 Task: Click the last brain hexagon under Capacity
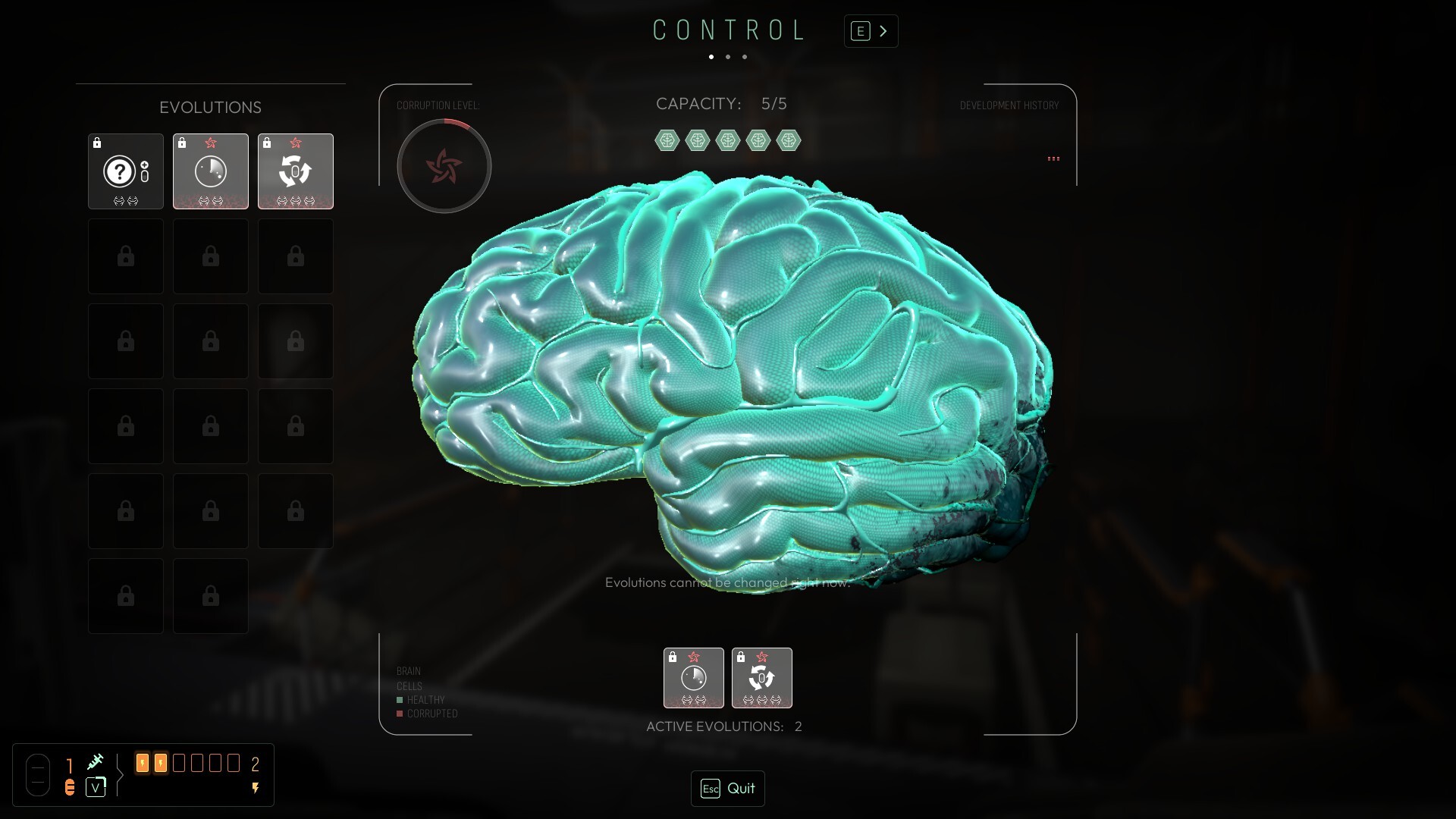(x=789, y=140)
